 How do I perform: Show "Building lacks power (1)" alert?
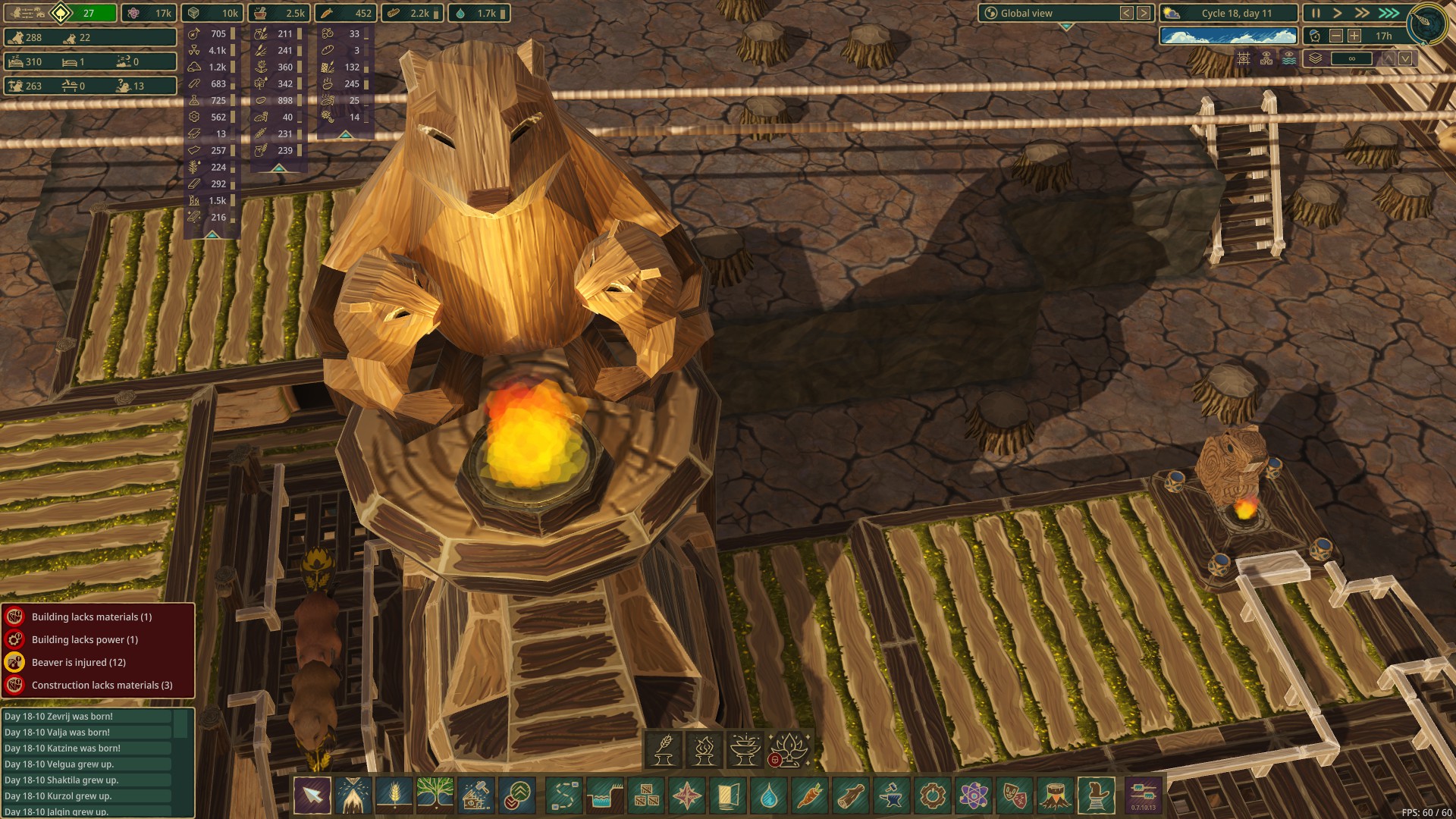pyautogui.click(x=85, y=639)
